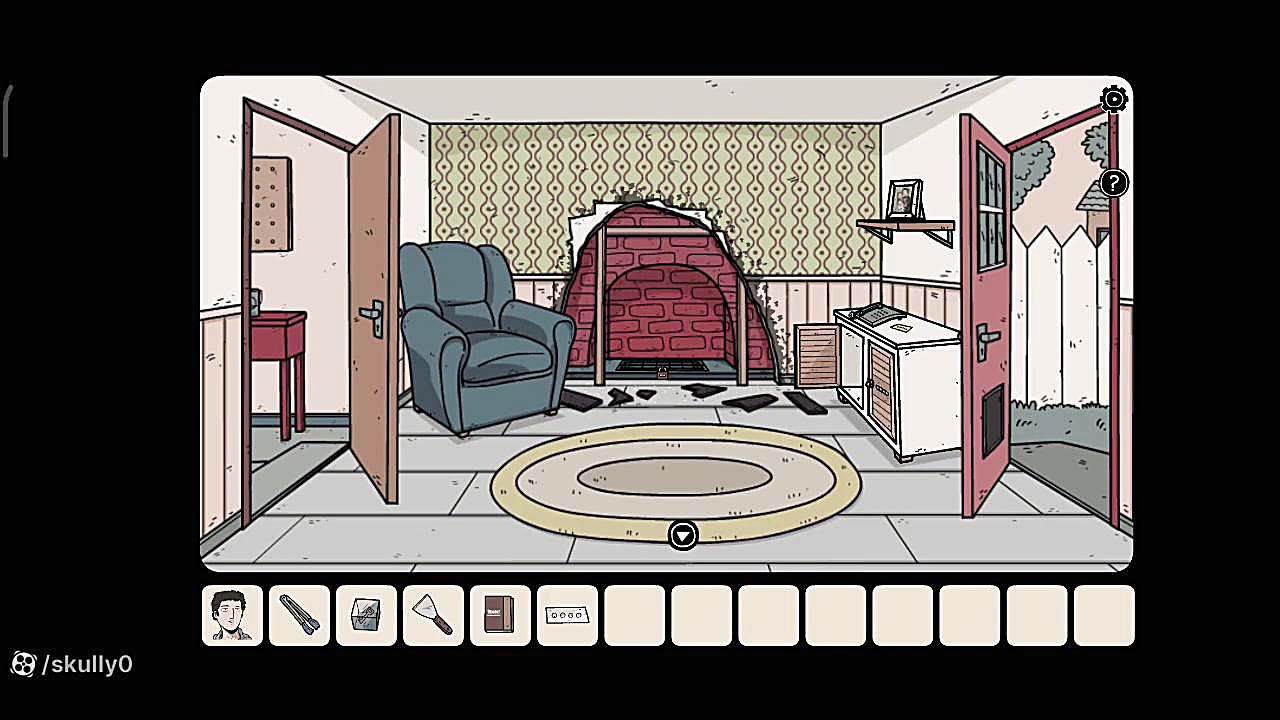Choose the white four-hole plate item
This screenshot has height=720, width=1280.
pyautogui.click(x=567, y=615)
